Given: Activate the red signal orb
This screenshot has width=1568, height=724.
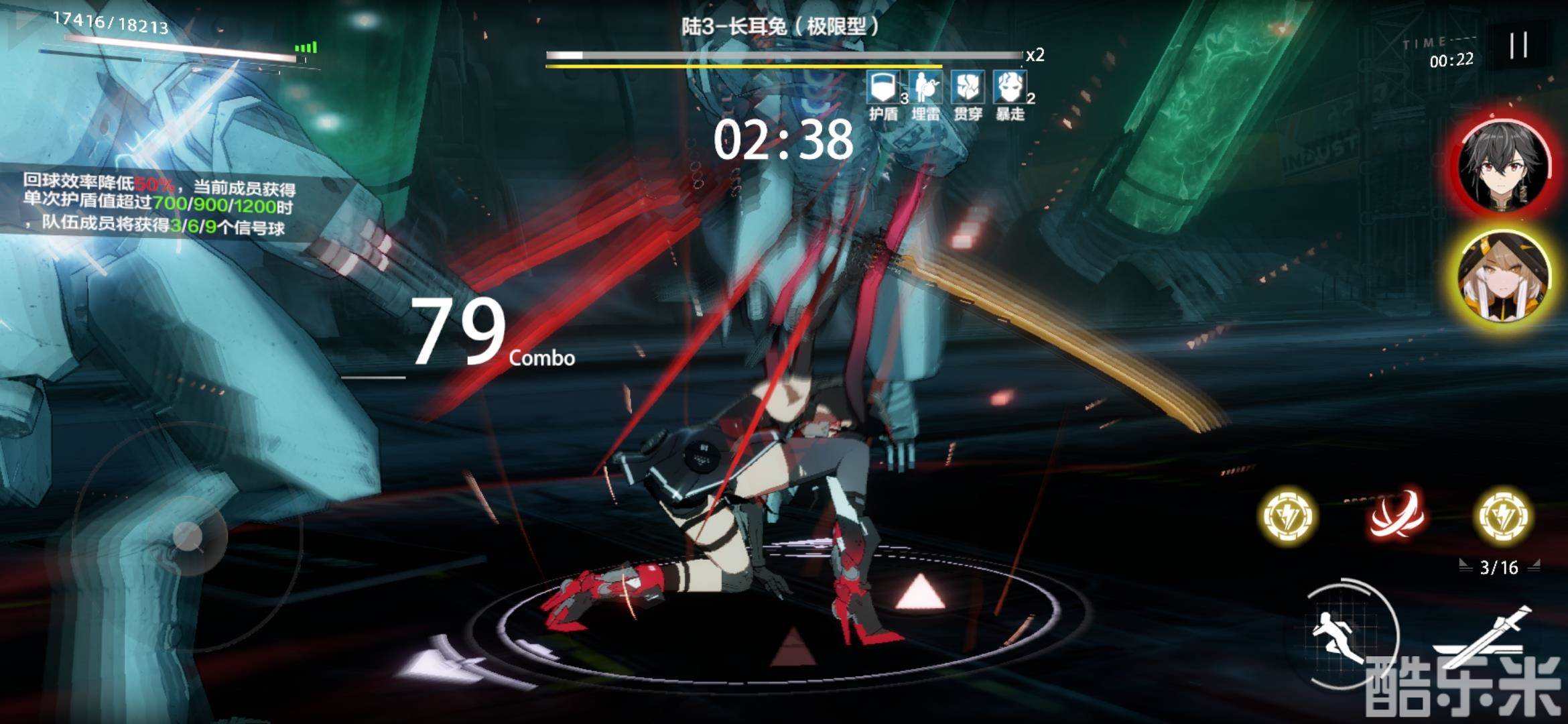Looking at the screenshot, I should tap(1396, 516).
